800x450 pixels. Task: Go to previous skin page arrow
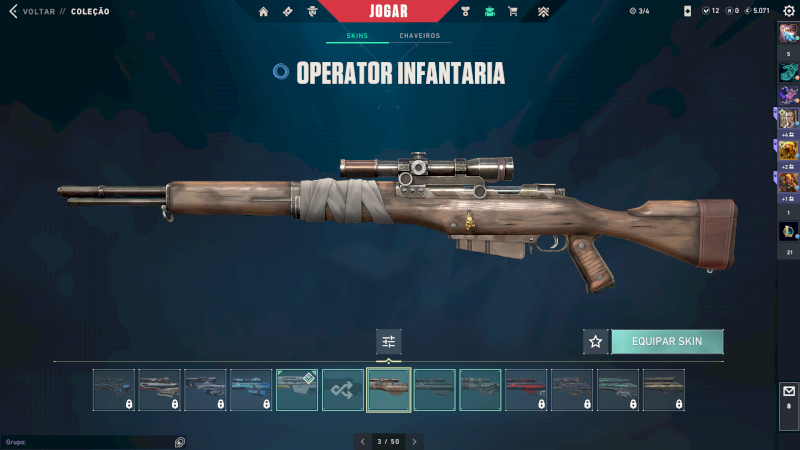click(x=362, y=441)
